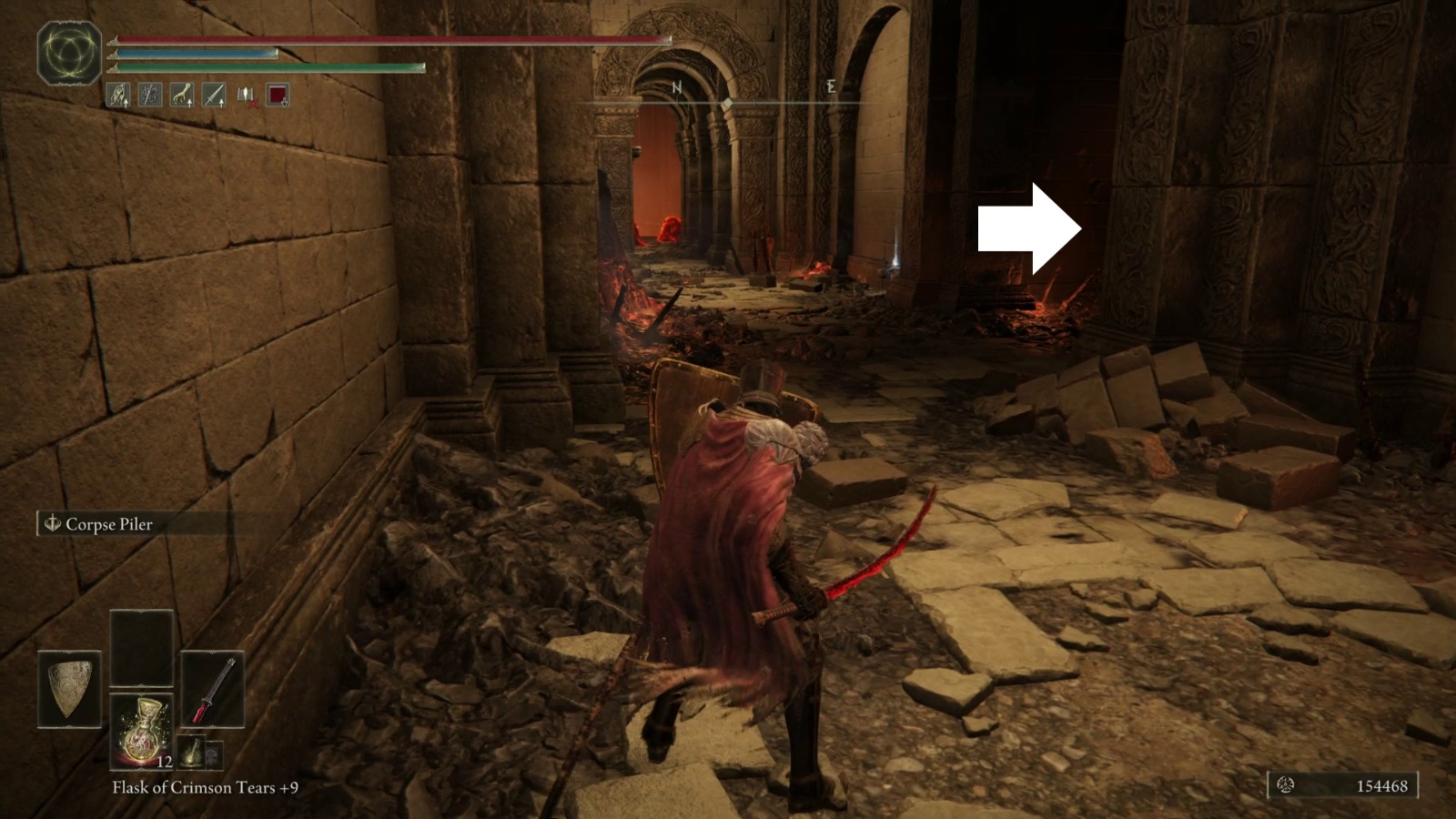
Task: Click the Corpse Piler skill icon
Action: [55, 524]
